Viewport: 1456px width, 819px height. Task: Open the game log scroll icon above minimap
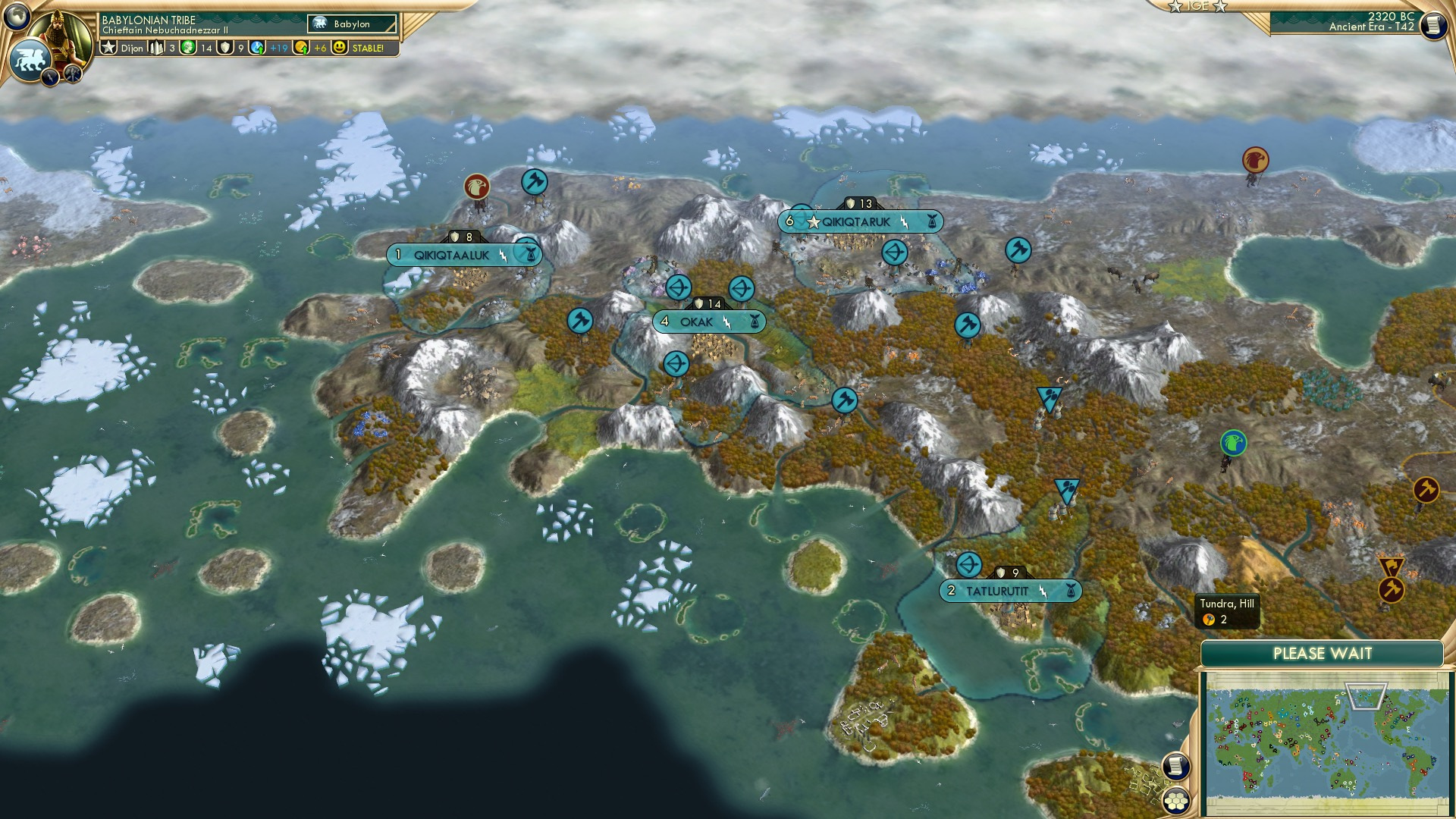click(1175, 767)
